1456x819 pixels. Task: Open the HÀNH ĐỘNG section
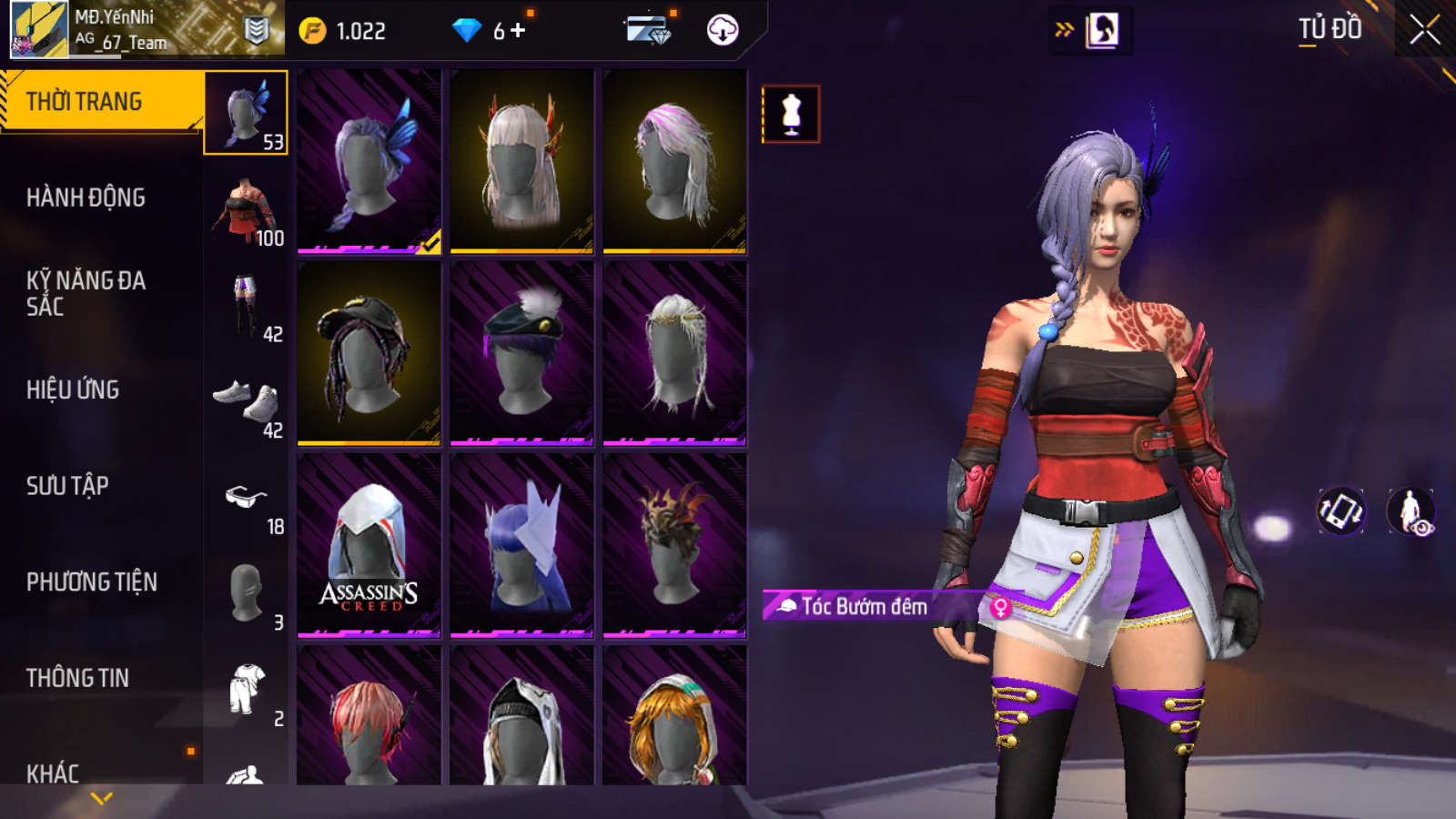[x=86, y=197]
